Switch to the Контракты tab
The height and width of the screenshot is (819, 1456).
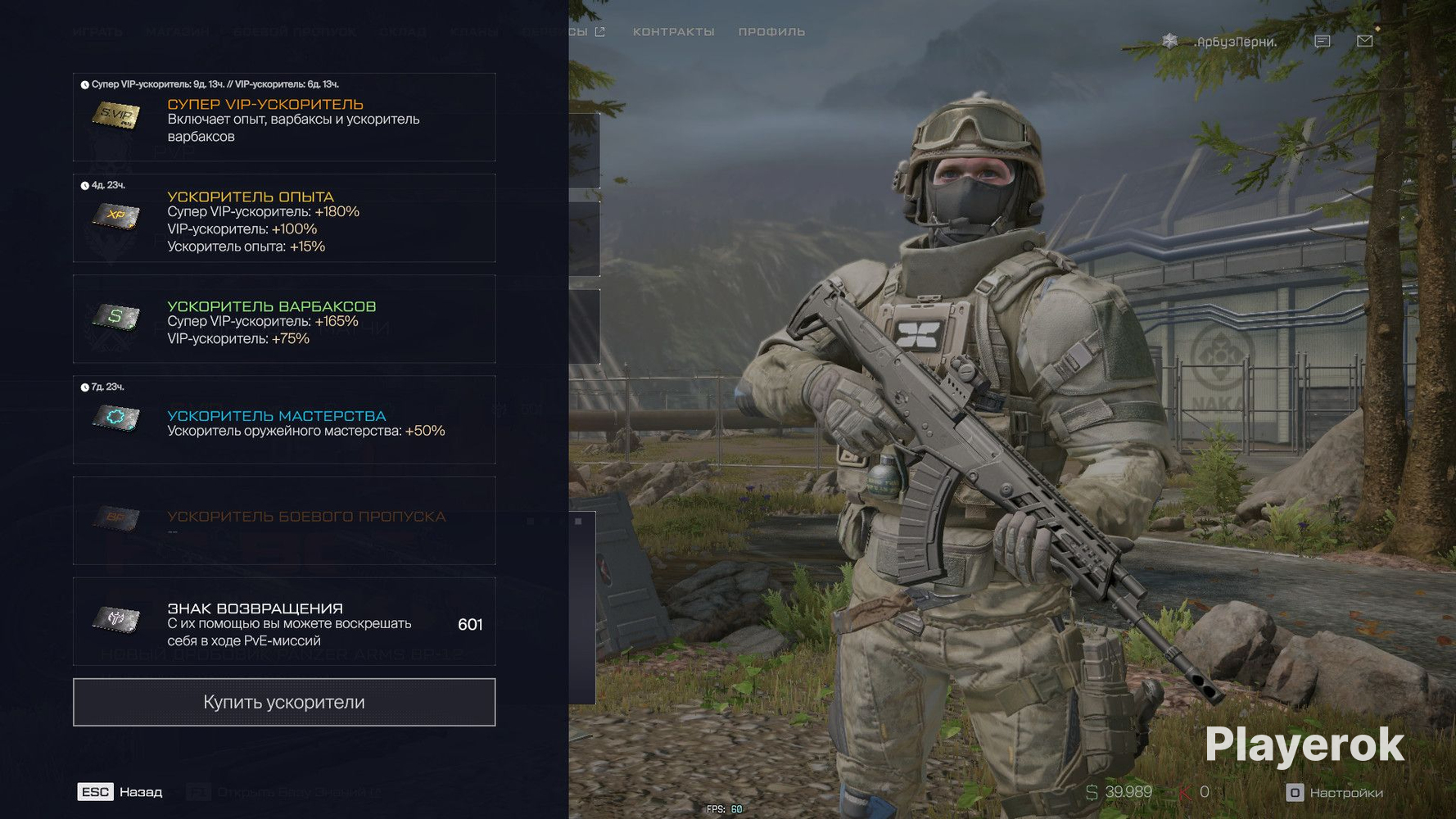tap(673, 32)
